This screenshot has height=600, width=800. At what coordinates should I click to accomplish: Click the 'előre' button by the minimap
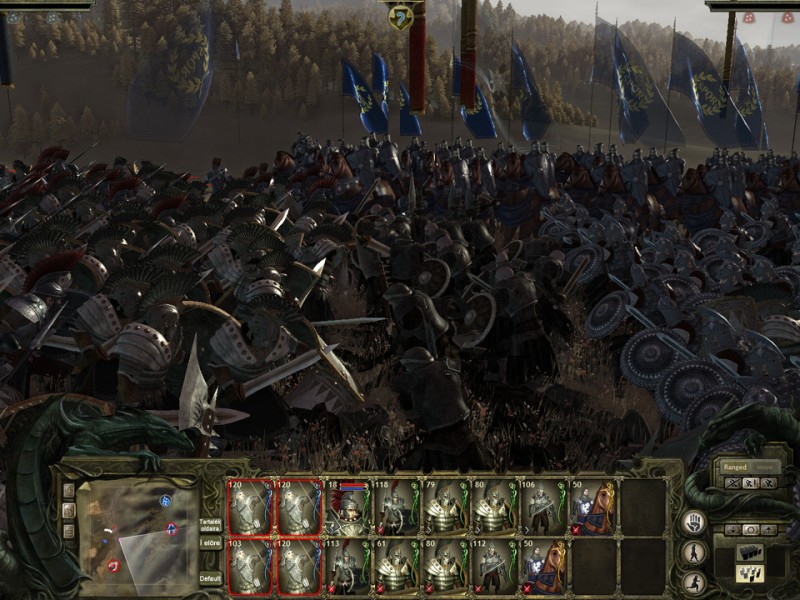coord(210,543)
